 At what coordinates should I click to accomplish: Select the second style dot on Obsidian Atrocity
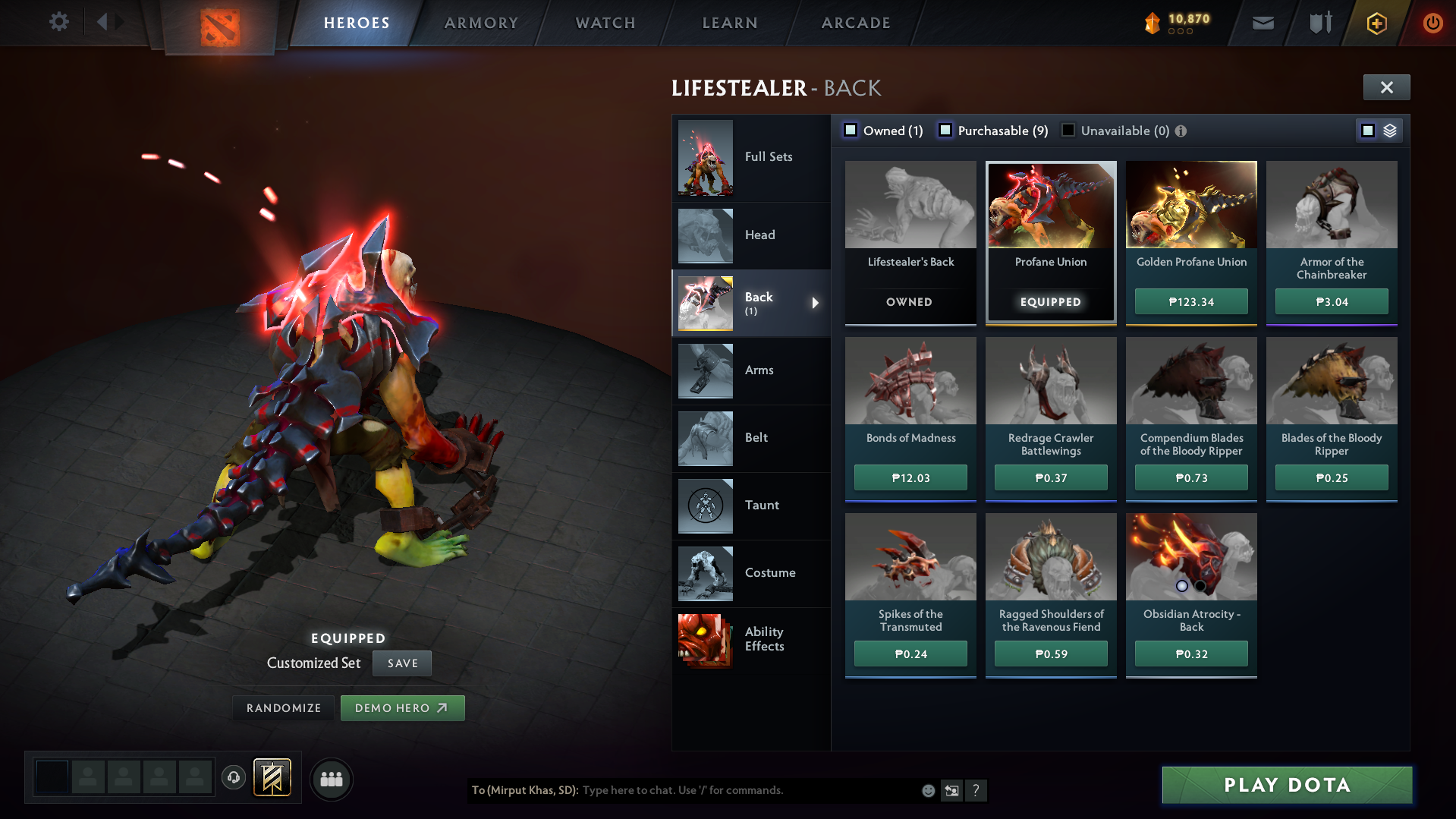(1200, 585)
